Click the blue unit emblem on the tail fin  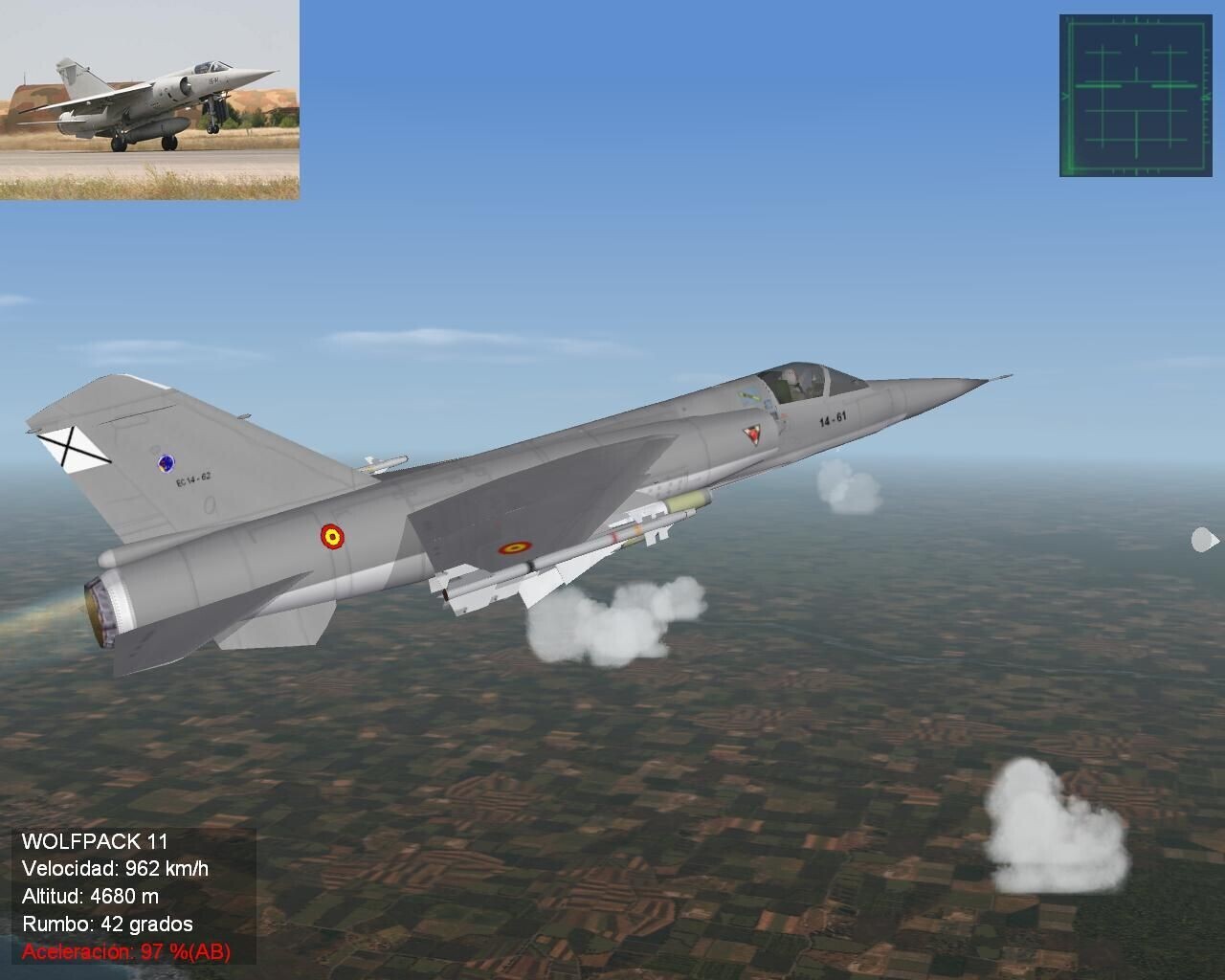[x=166, y=462]
